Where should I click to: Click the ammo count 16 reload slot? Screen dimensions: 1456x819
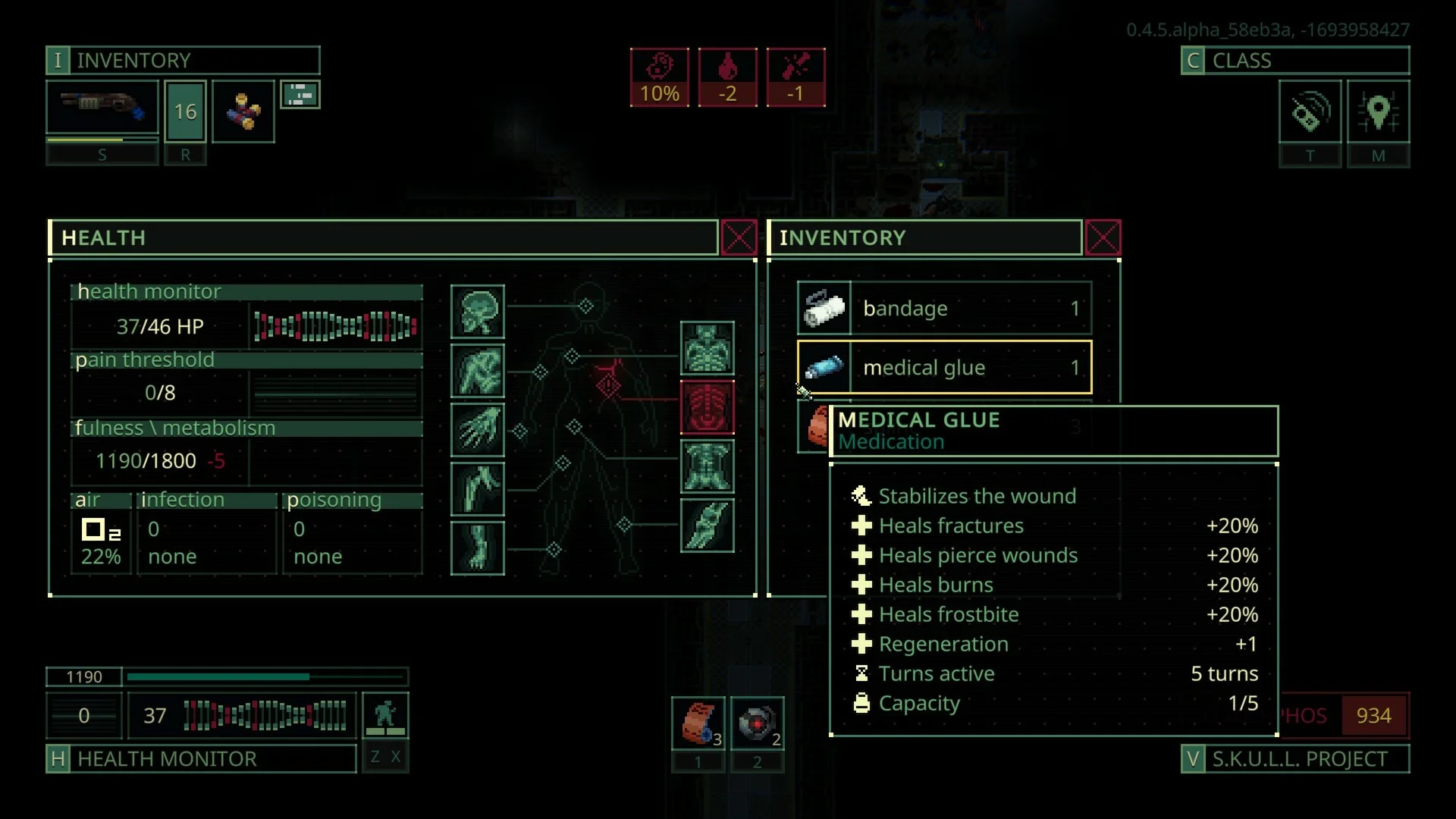(x=185, y=111)
